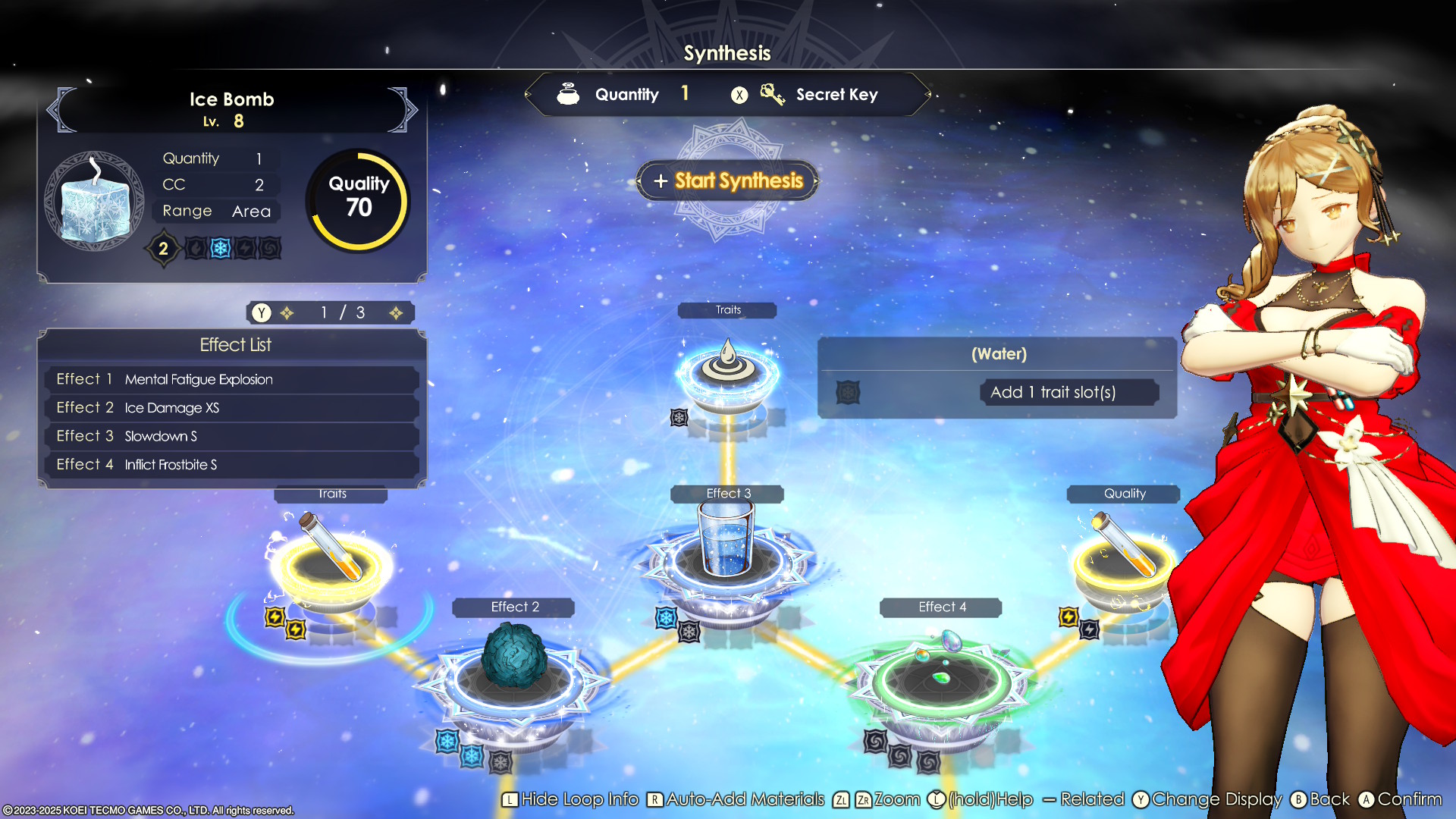1456x819 pixels.
Task: Start the synthesis
Action: coord(728,180)
